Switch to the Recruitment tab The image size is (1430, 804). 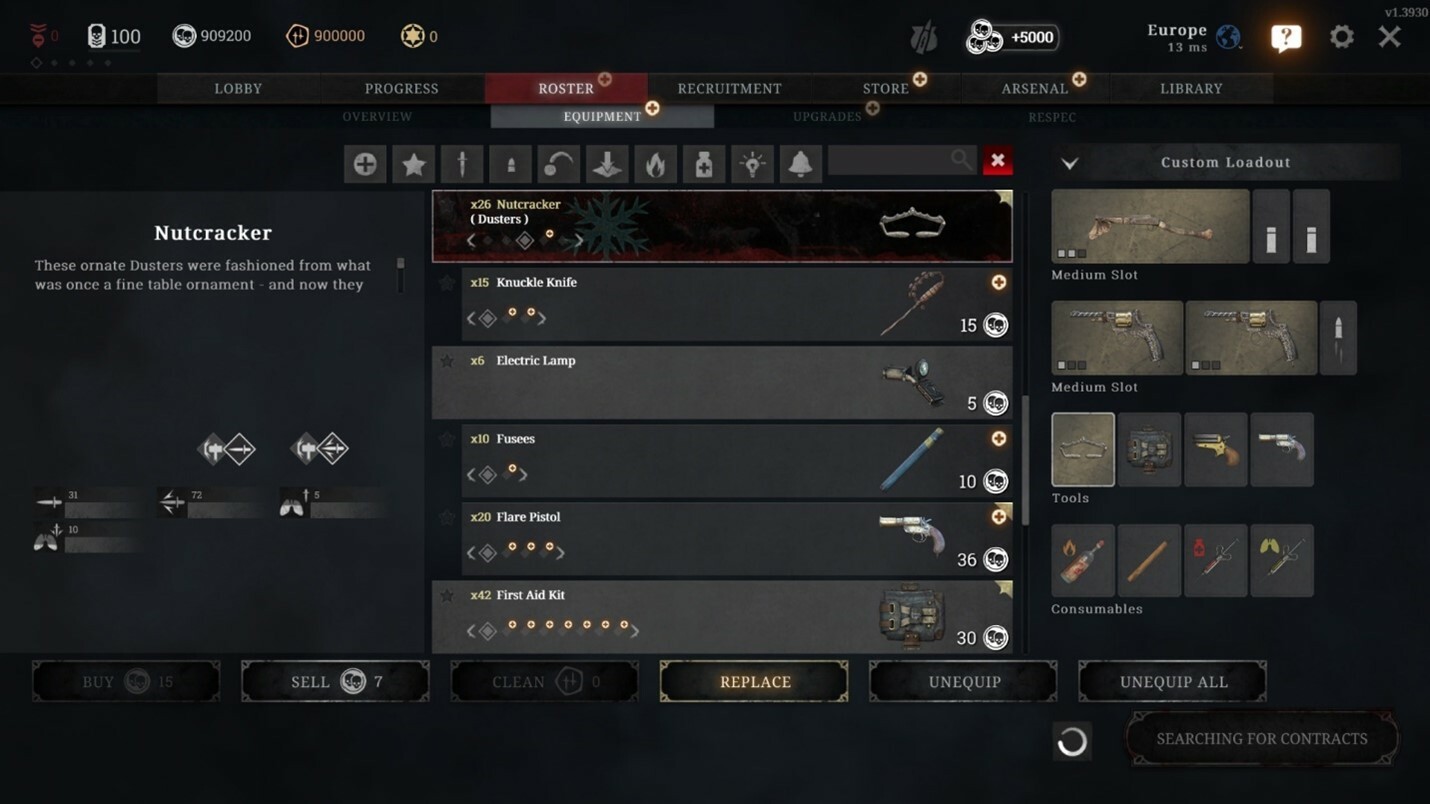tap(729, 88)
